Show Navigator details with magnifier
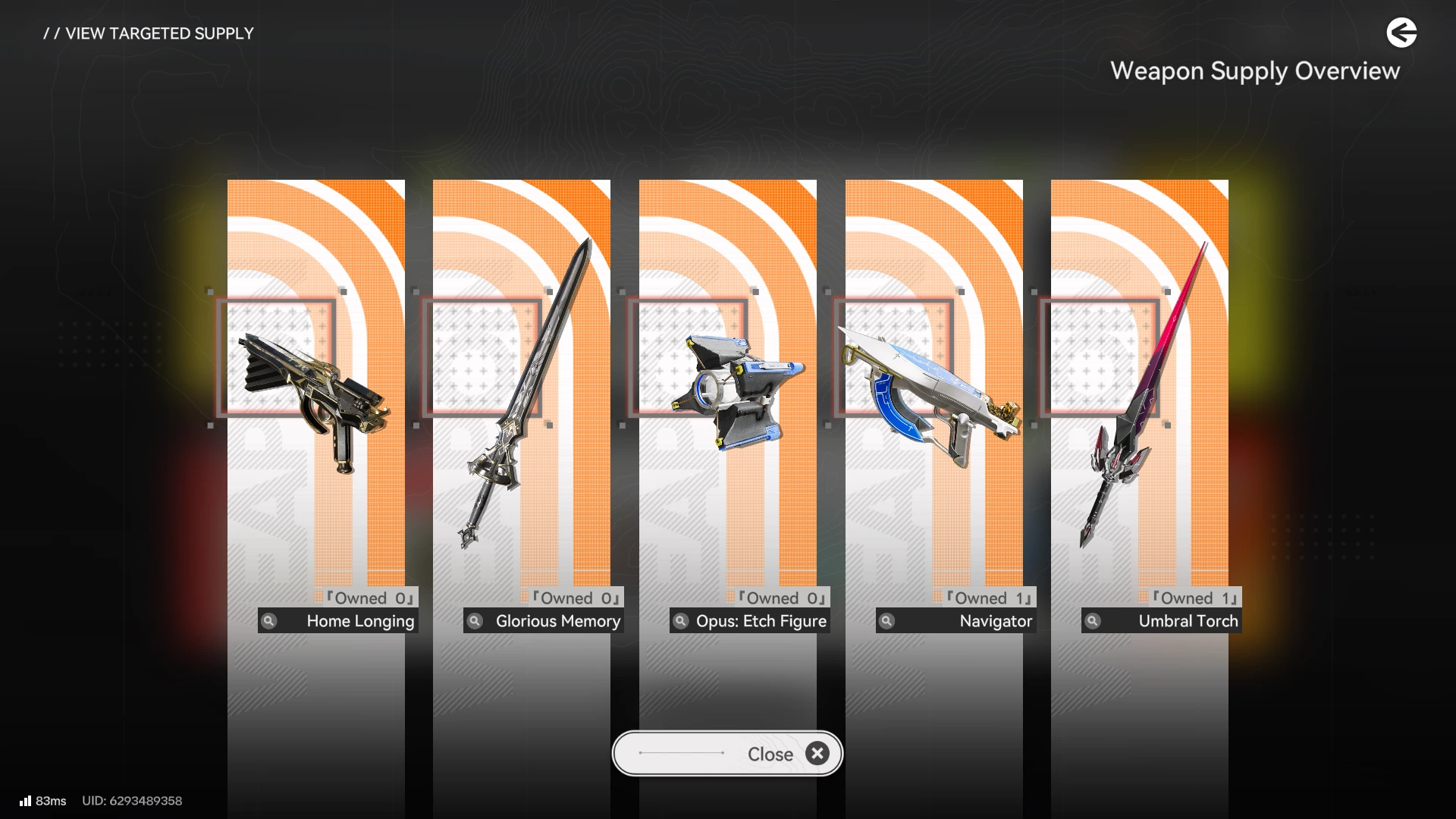The image size is (1456, 819). click(886, 621)
